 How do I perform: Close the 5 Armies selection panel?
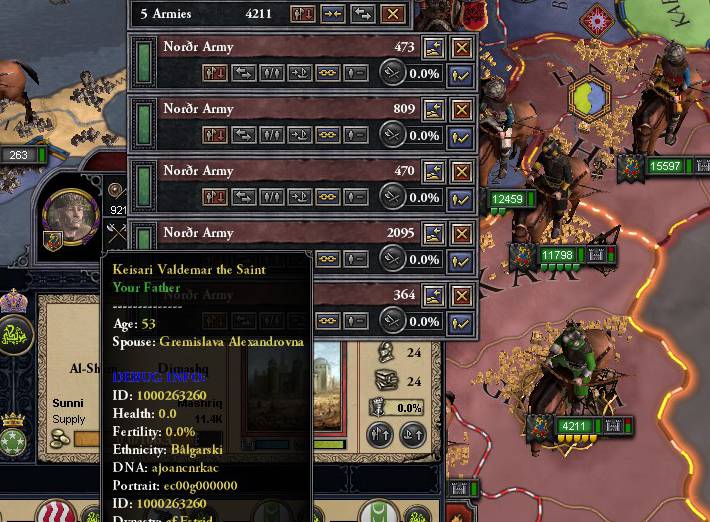point(393,14)
